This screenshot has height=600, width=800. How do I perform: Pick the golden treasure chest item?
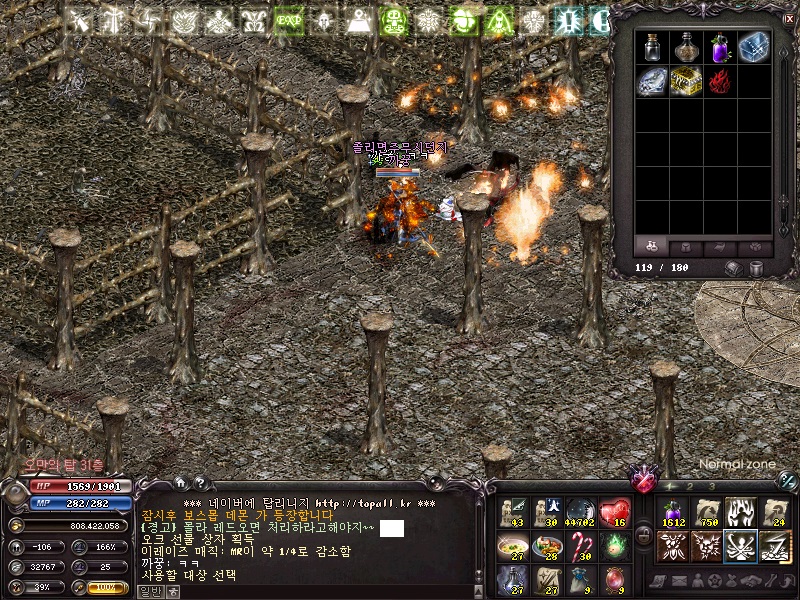tap(687, 81)
